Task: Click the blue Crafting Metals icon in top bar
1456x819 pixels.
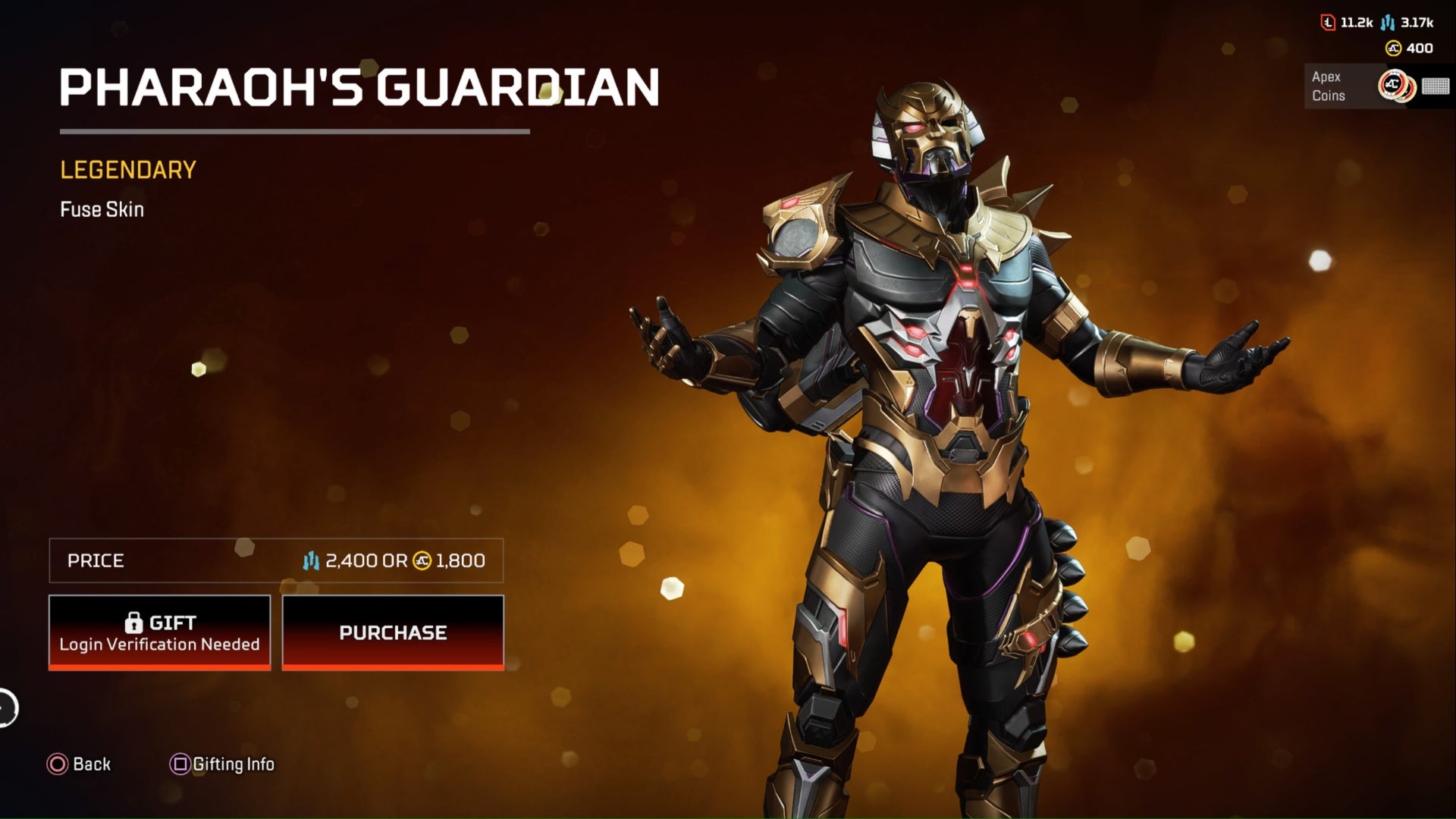Action: coord(1387,23)
